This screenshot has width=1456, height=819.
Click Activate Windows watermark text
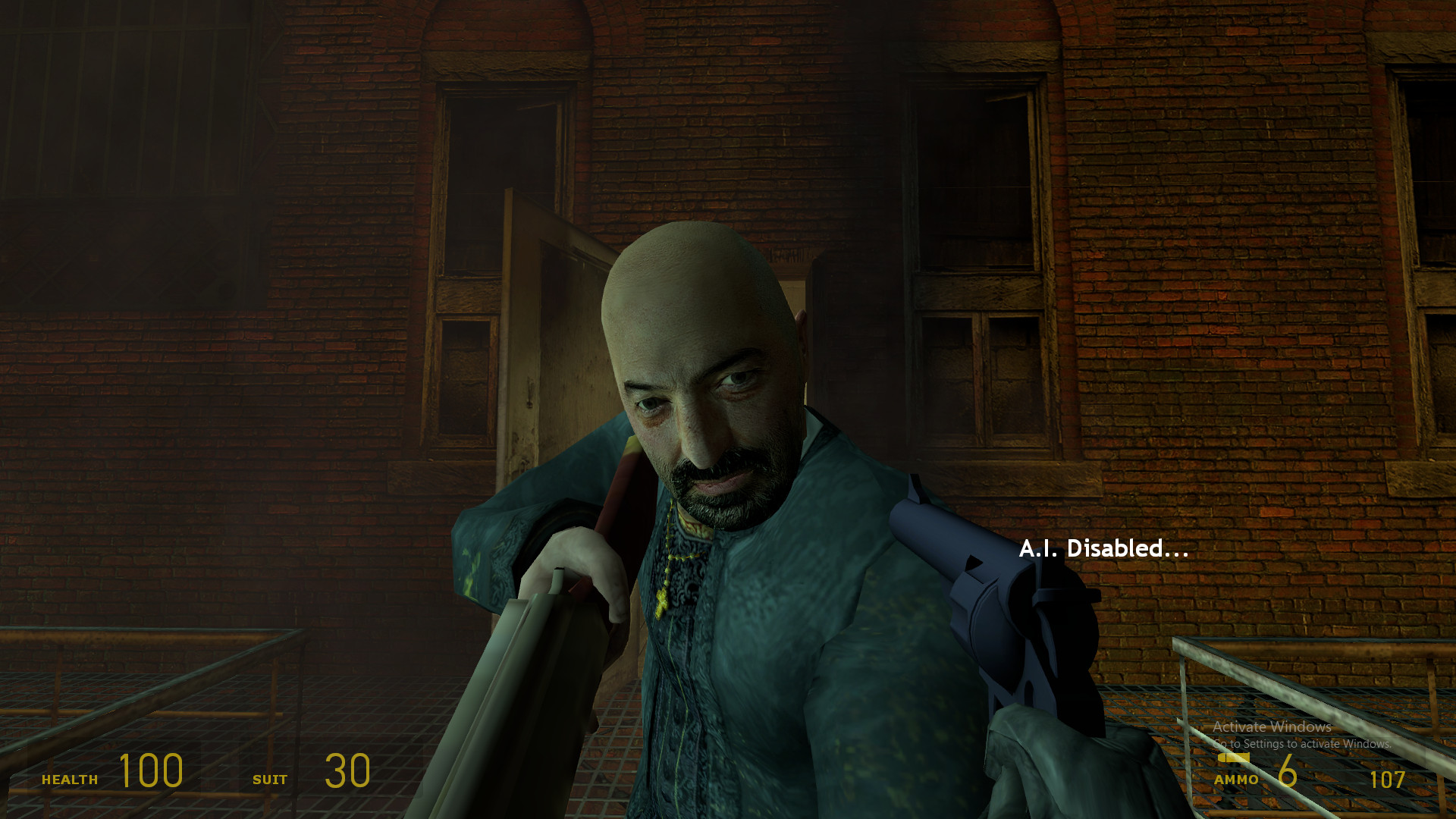[1272, 726]
